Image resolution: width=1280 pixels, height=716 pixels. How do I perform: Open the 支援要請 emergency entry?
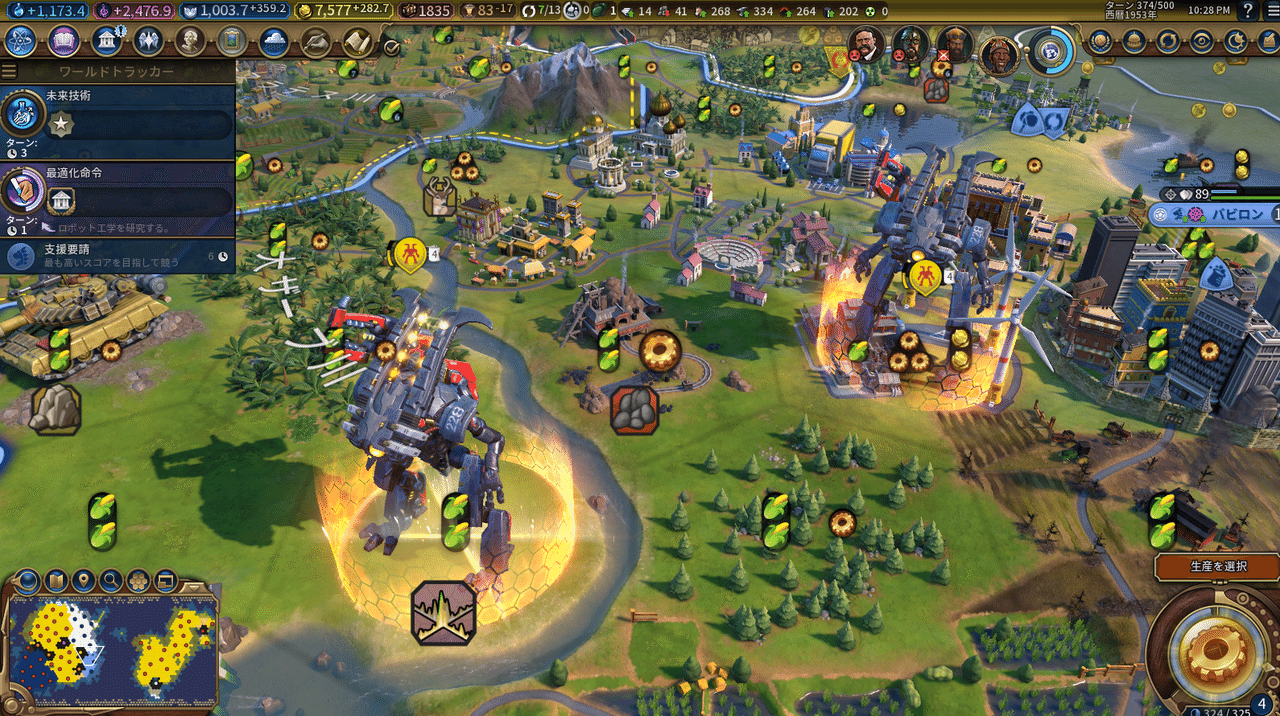[x=118, y=255]
